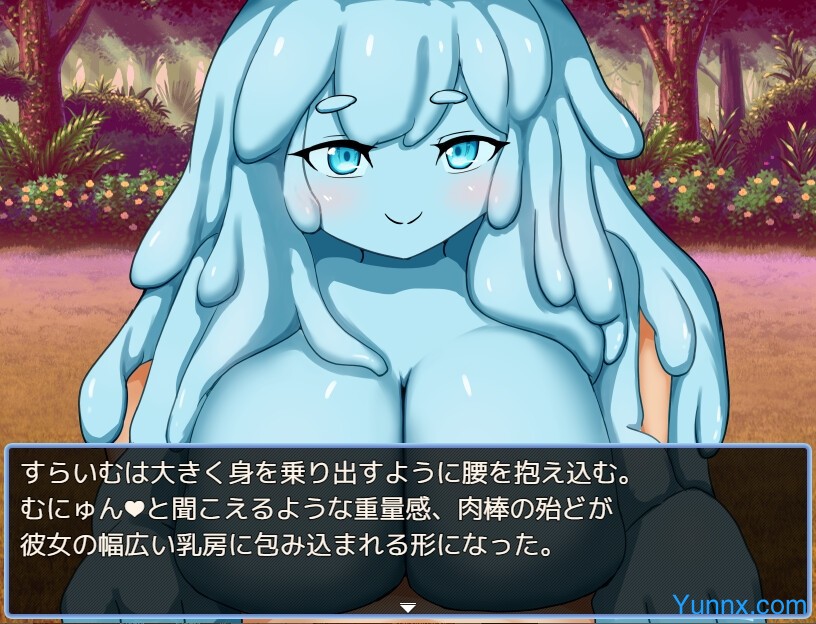Advance dialogue with the white arrow indicator
Screen dimensions: 816x624
pyautogui.click(x=407, y=607)
